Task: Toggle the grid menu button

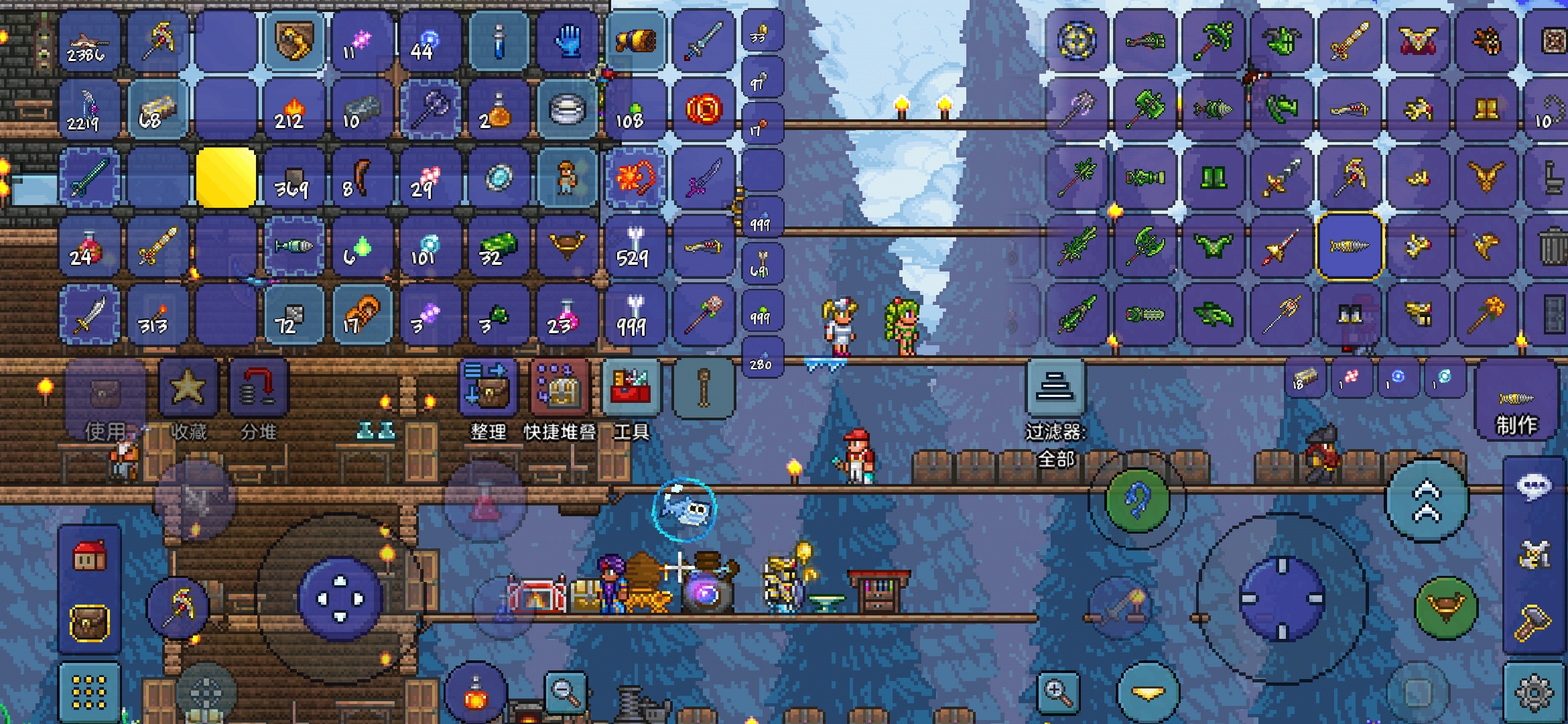Action: point(89,692)
